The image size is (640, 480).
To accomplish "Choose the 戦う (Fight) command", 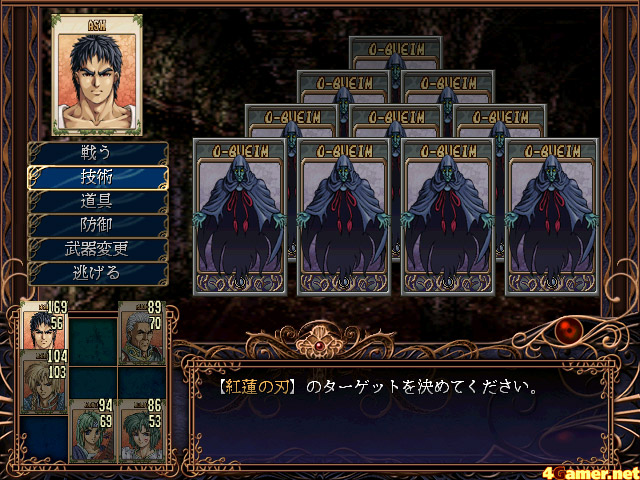I will click(x=97, y=153).
